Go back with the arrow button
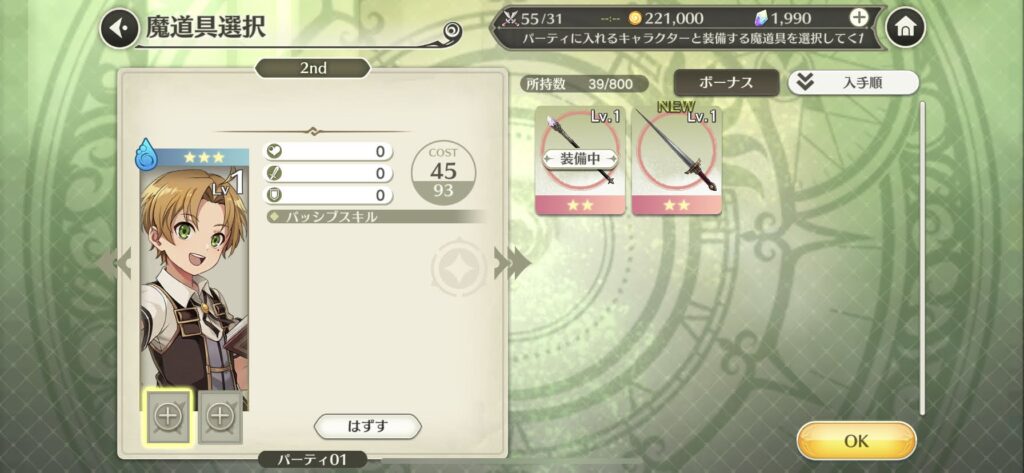1024x473 pixels. tap(118, 28)
